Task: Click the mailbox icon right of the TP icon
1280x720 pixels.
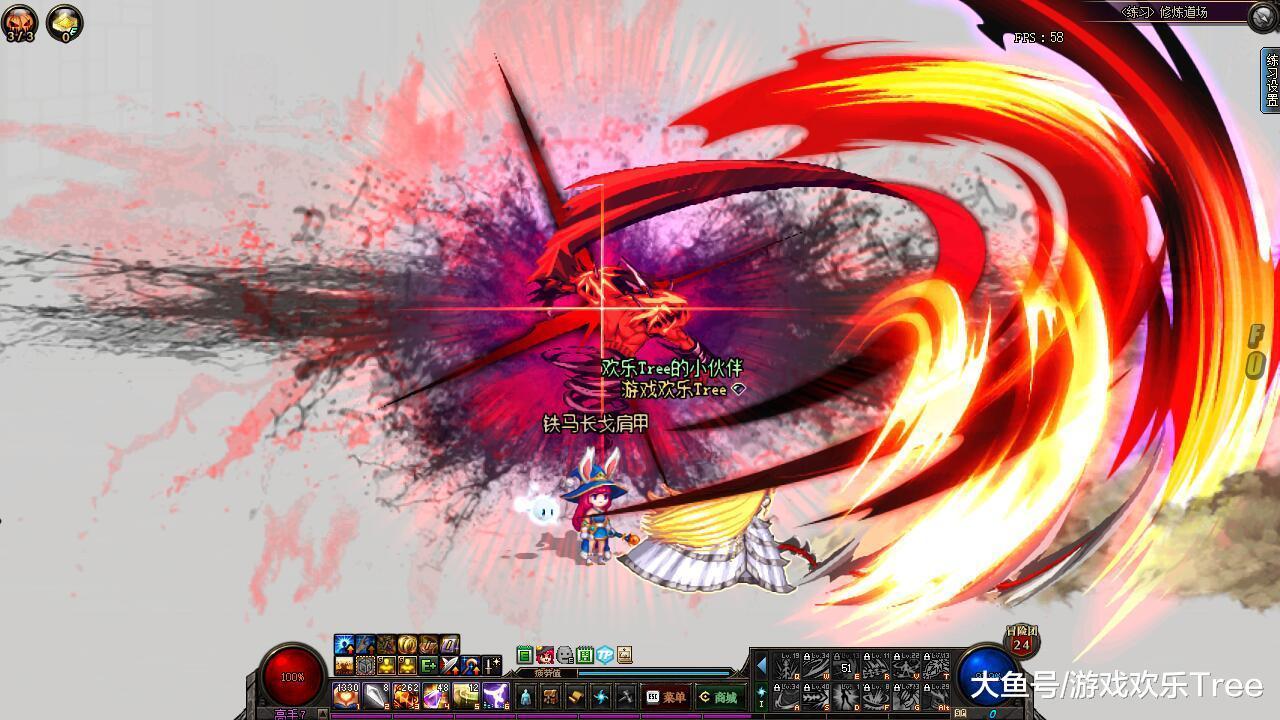Action: 624,654
